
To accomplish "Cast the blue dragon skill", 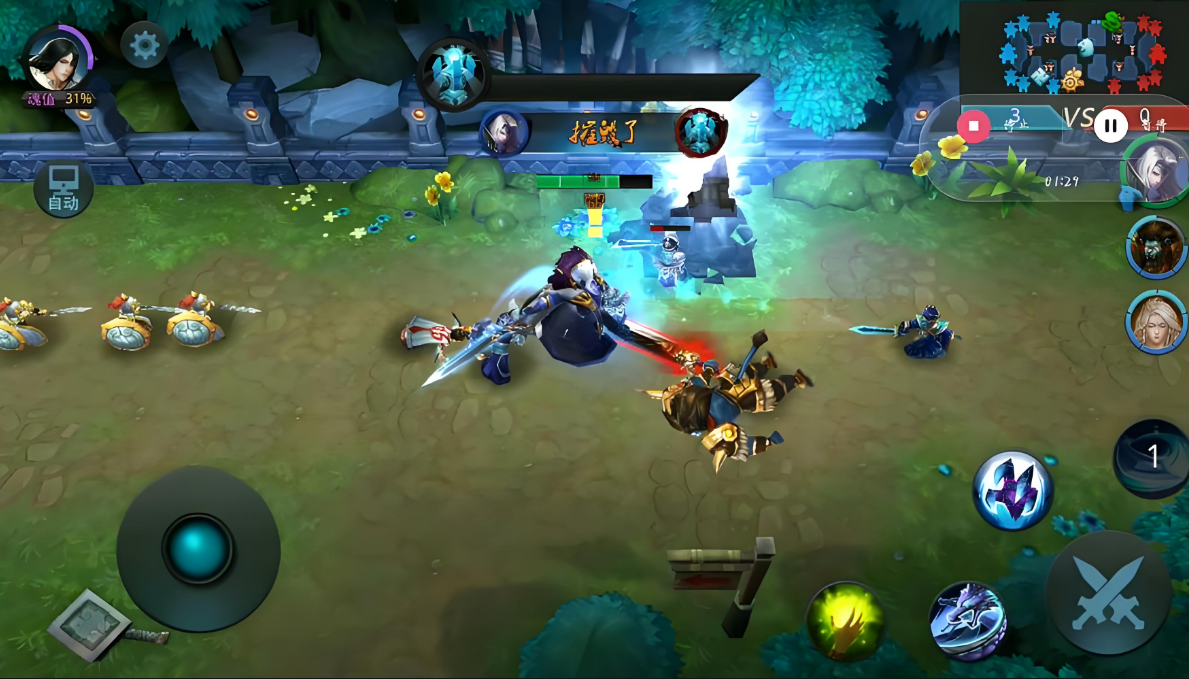I will click(967, 620).
